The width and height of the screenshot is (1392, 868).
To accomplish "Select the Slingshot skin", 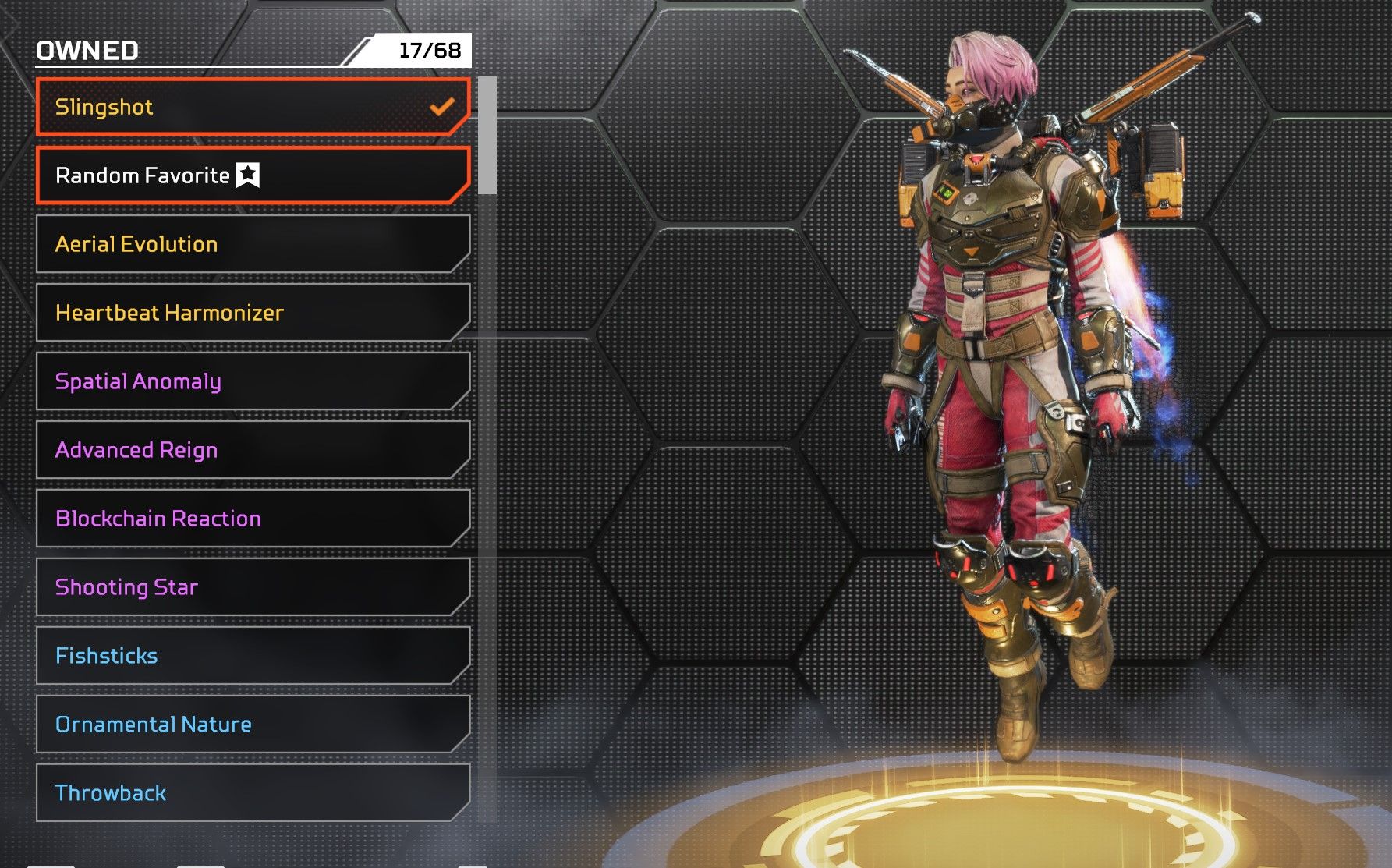I will click(253, 107).
